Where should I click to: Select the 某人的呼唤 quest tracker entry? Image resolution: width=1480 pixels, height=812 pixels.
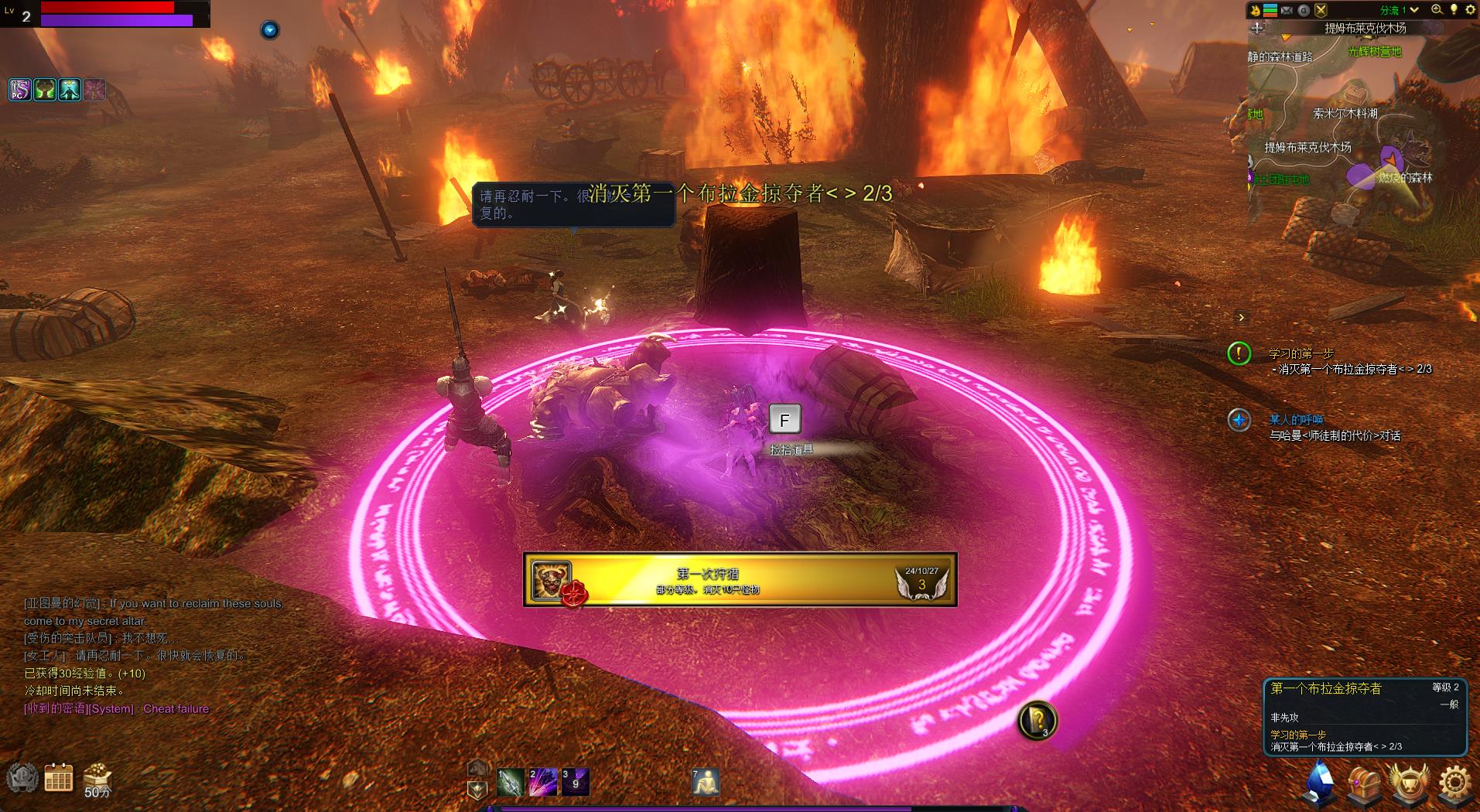1296,419
